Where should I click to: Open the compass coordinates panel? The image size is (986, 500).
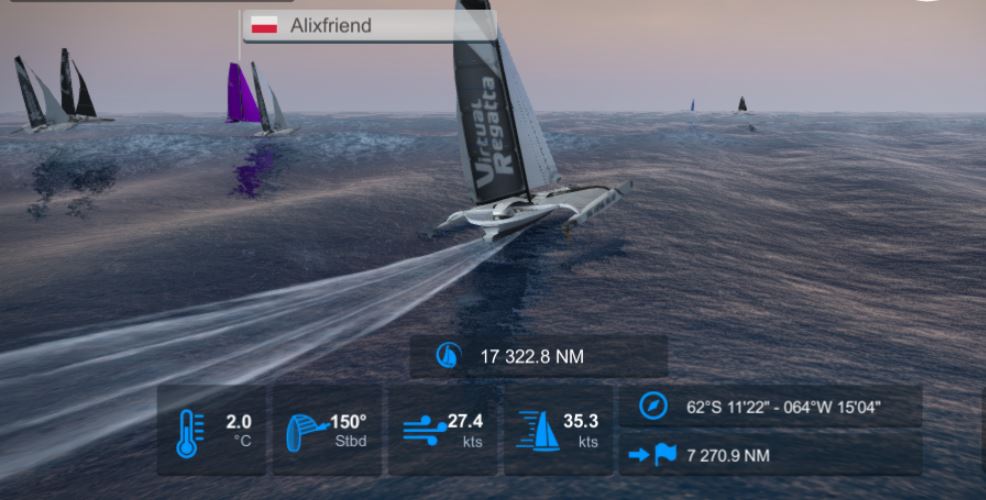pos(769,407)
